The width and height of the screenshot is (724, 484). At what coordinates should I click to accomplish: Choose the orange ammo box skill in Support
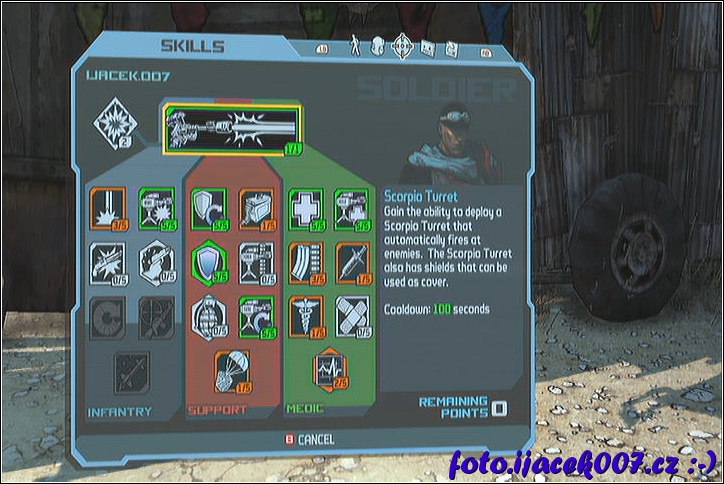(257, 207)
